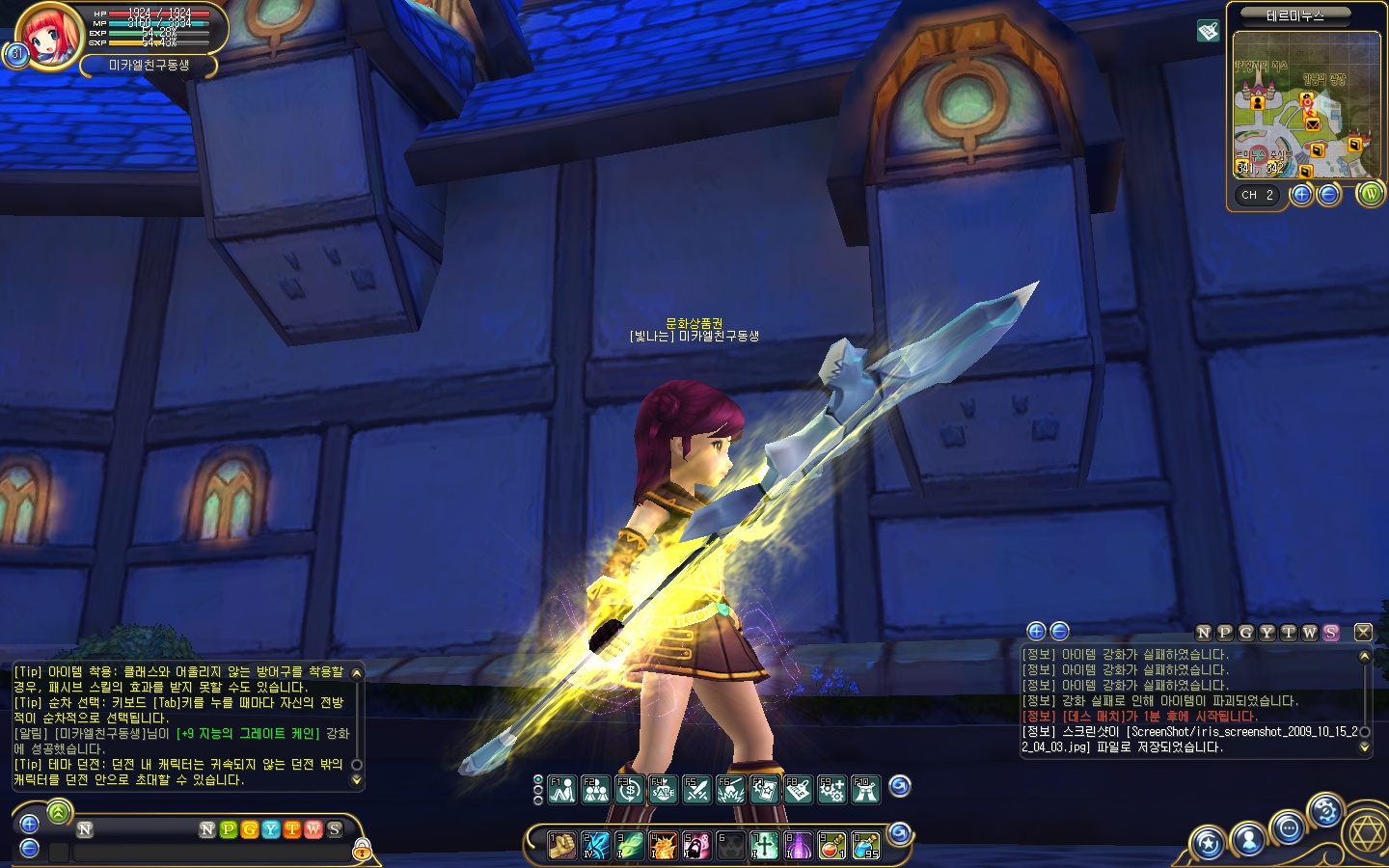The height and width of the screenshot is (868, 1389).
Task: Cast the holy cross skill in slot 7
Action: (764, 846)
